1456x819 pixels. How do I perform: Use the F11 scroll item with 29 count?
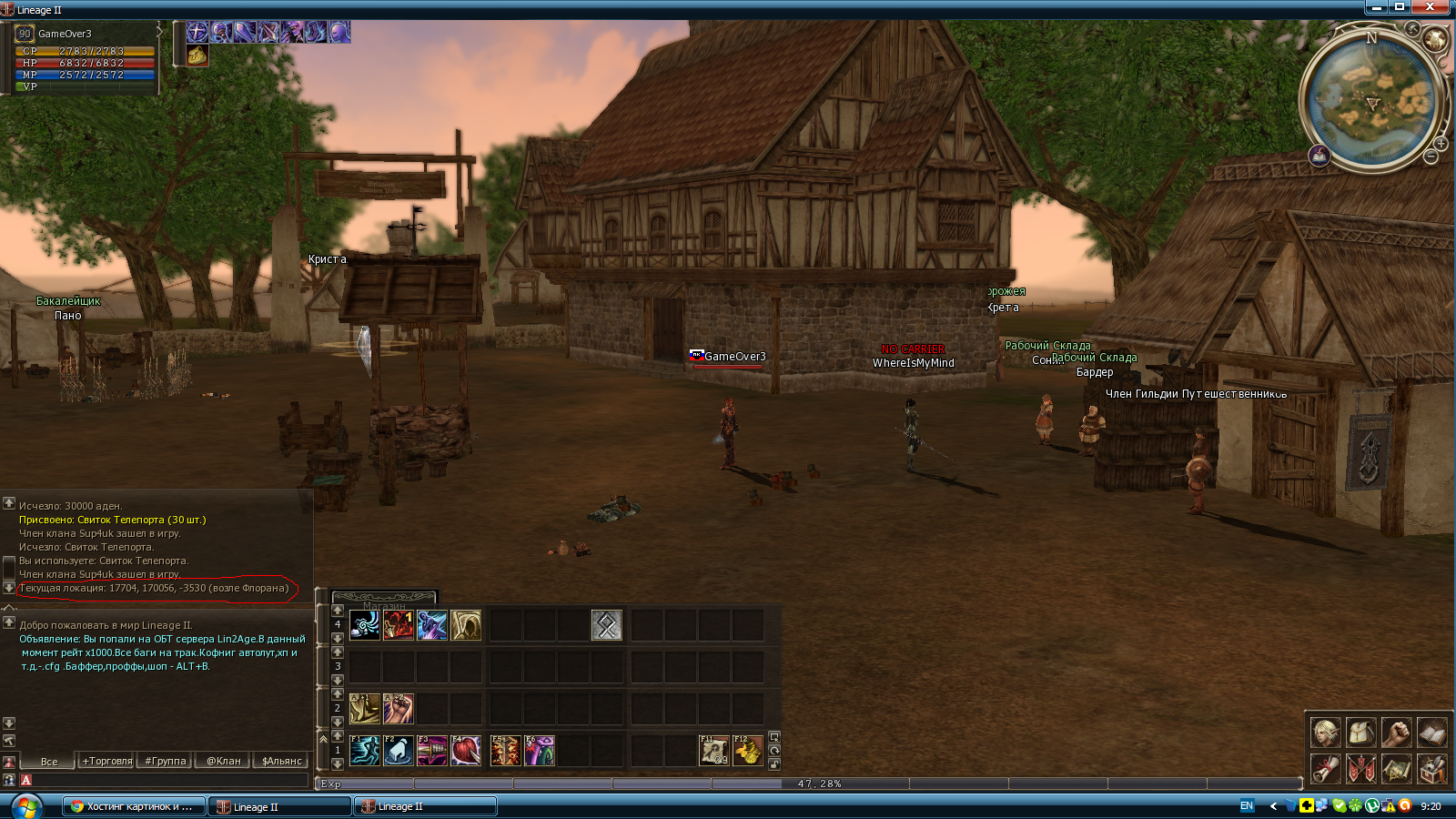point(713,751)
